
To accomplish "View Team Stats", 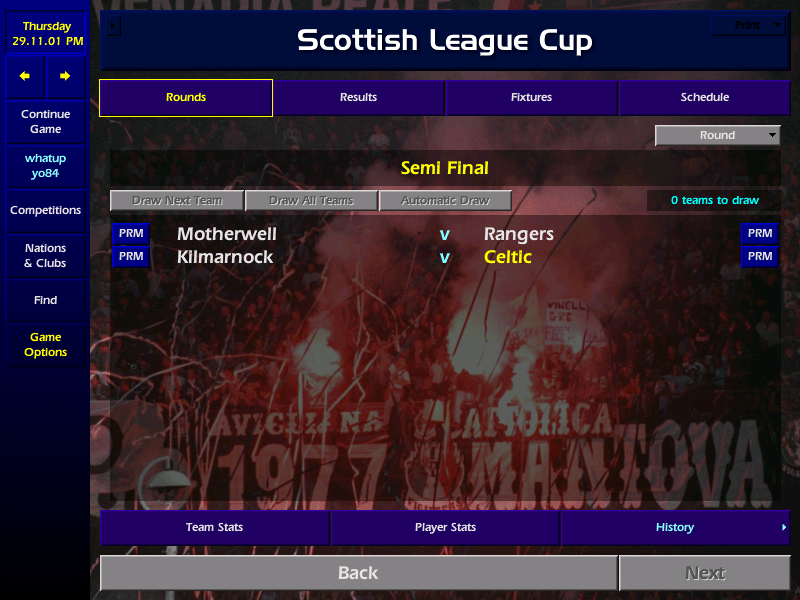I will pos(214,528).
